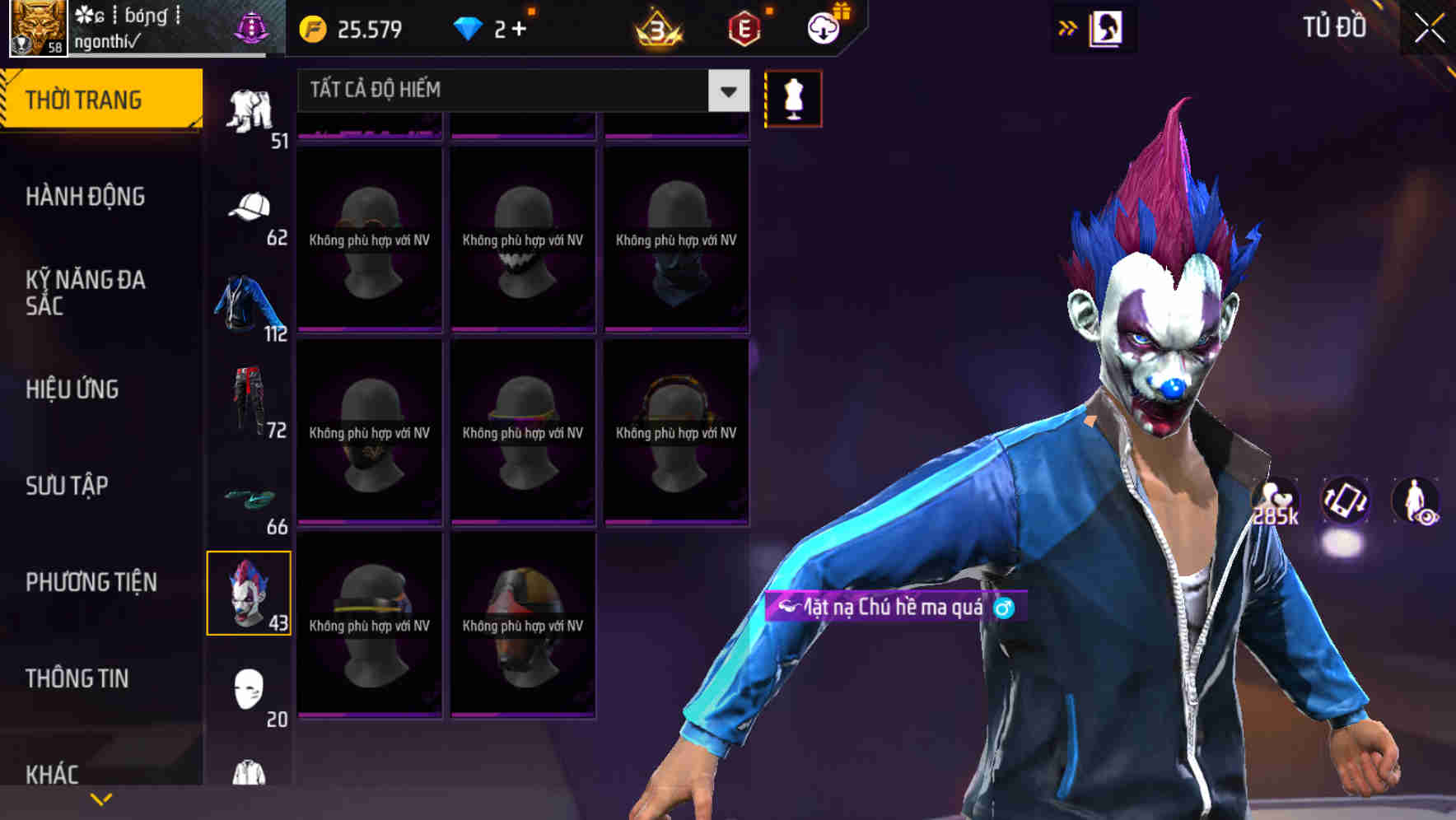Image resolution: width=1456 pixels, height=820 pixels.
Task: Toggle the selected clown mask category
Action: click(250, 592)
